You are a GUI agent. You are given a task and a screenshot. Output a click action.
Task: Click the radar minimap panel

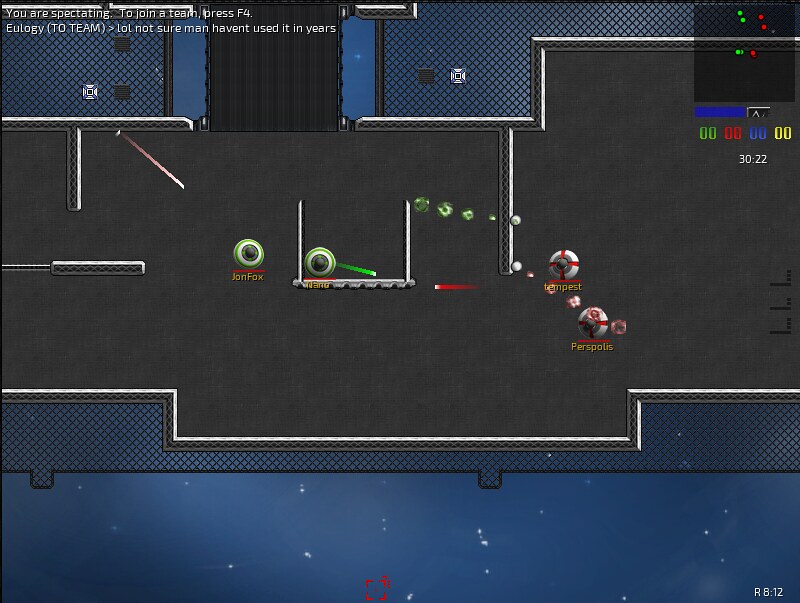click(x=744, y=53)
